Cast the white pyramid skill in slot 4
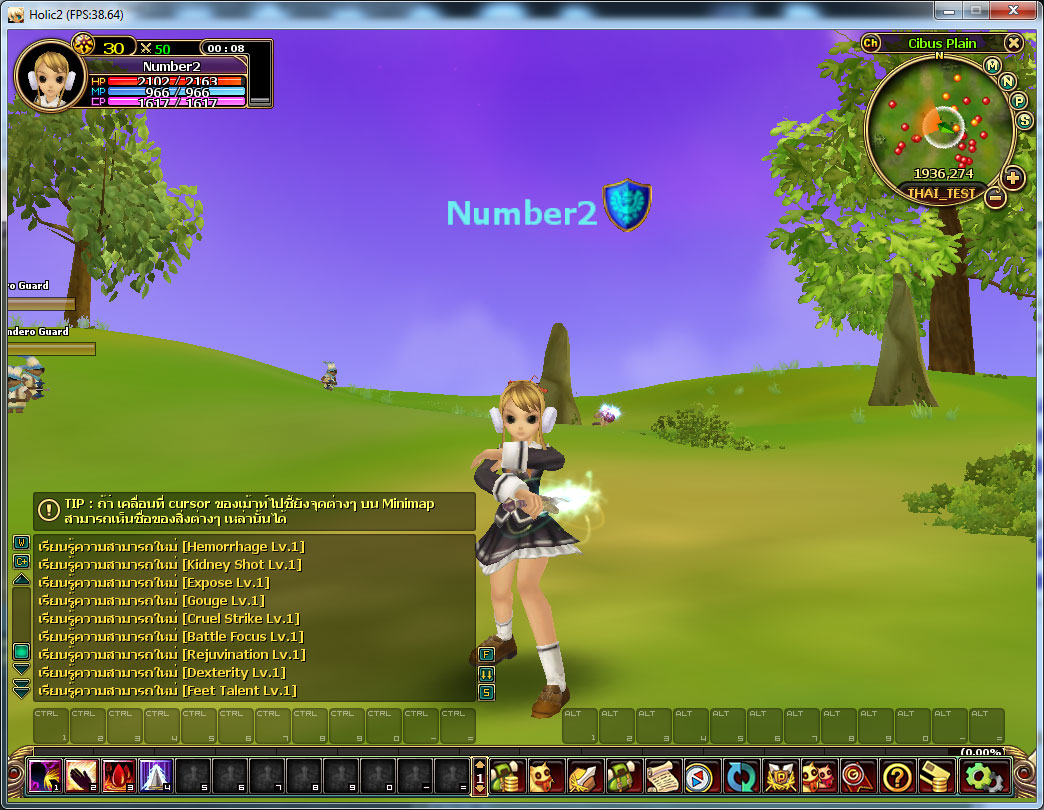The height and width of the screenshot is (810, 1044). (156, 775)
